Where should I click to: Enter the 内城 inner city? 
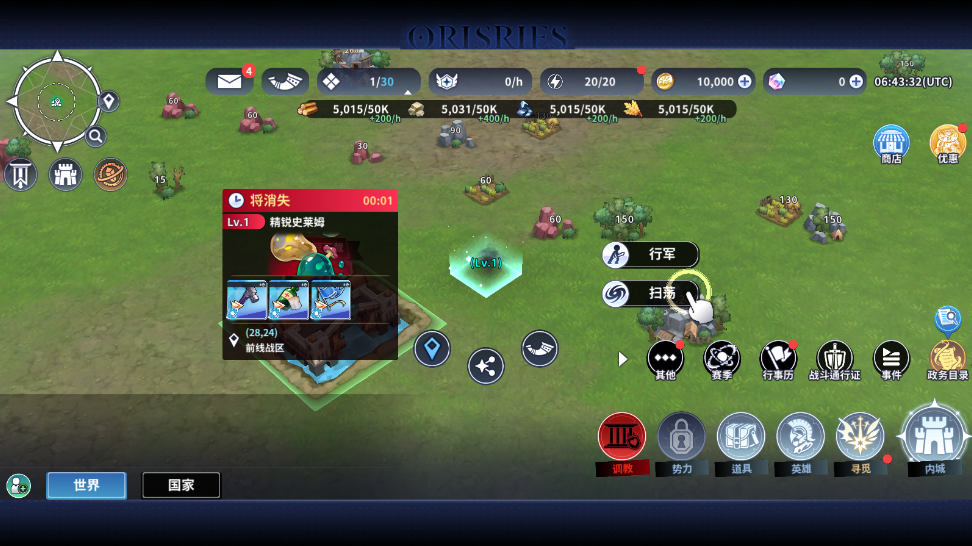tap(934, 437)
